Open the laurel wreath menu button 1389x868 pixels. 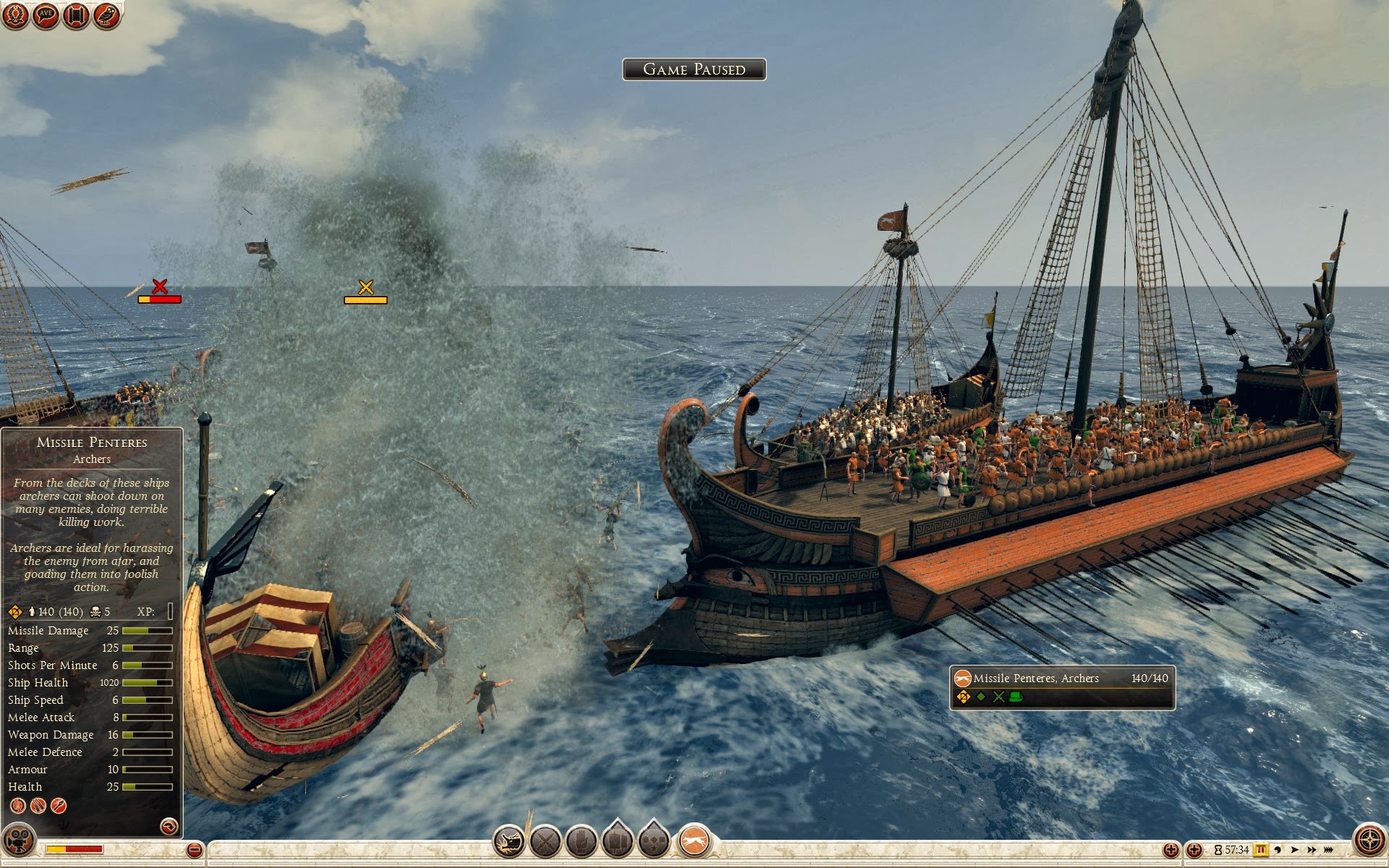pos(15,15)
